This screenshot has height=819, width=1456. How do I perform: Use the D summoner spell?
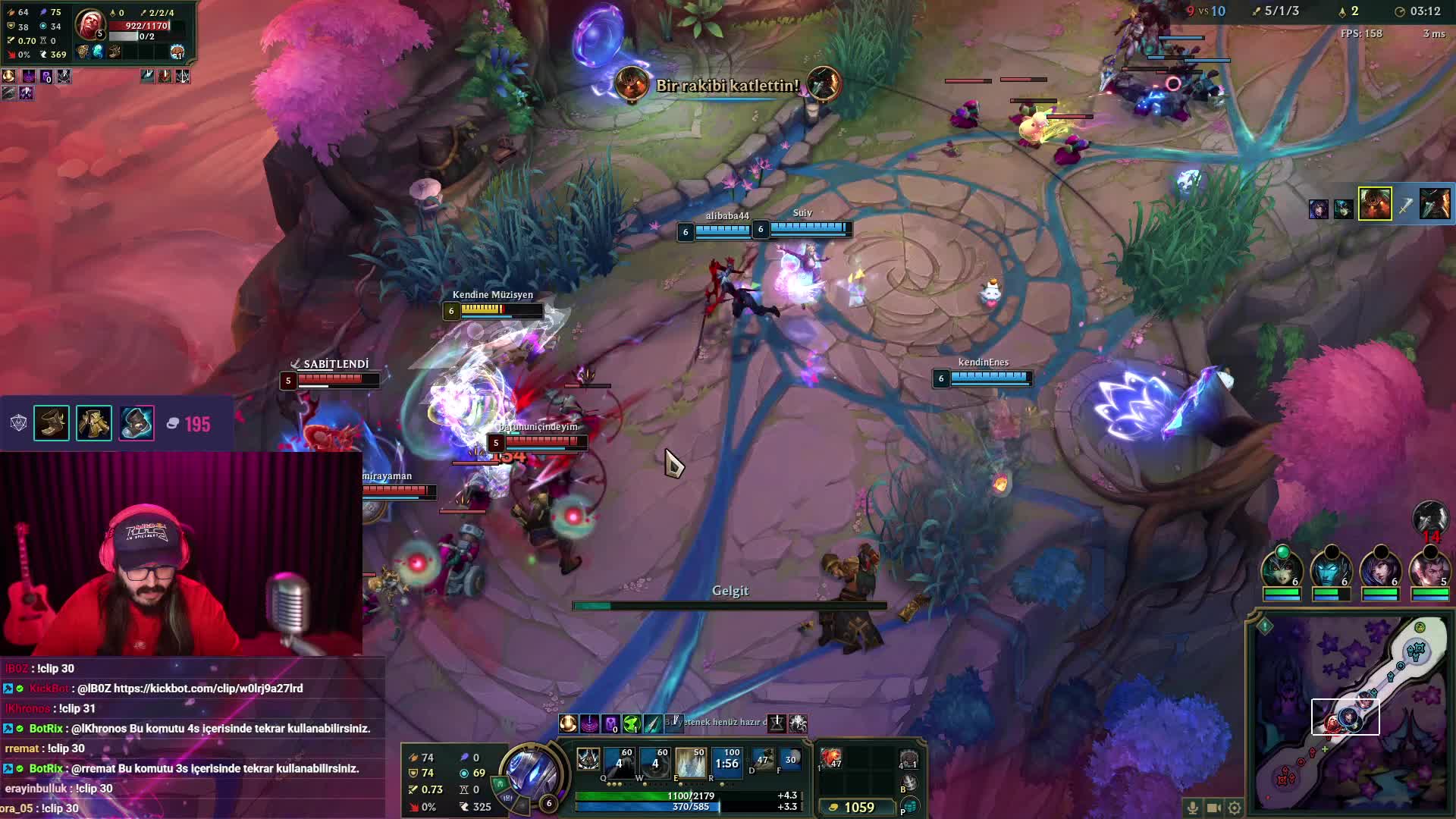coord(762,759)
